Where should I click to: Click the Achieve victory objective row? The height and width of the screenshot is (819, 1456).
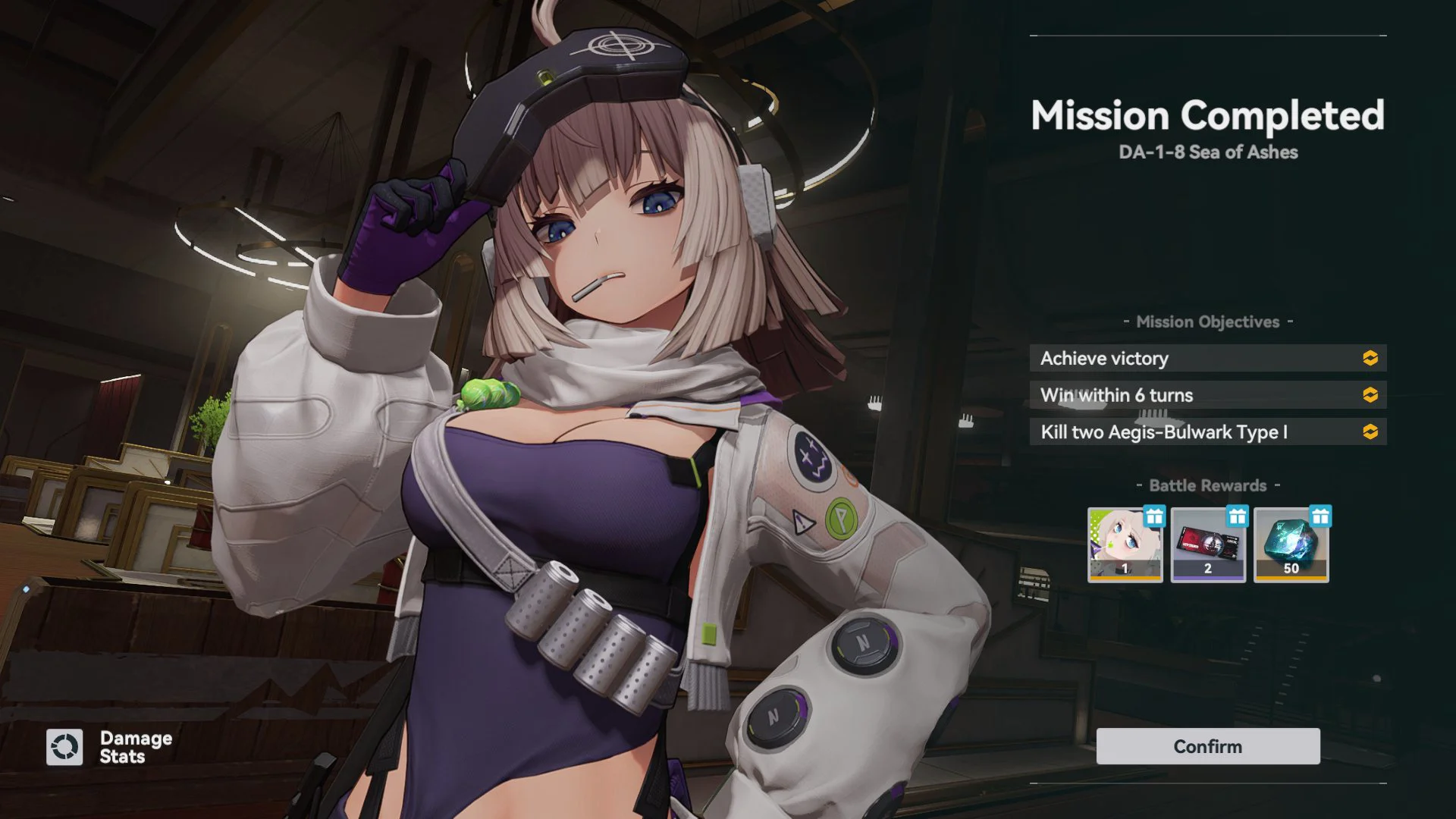point(1207,358)
